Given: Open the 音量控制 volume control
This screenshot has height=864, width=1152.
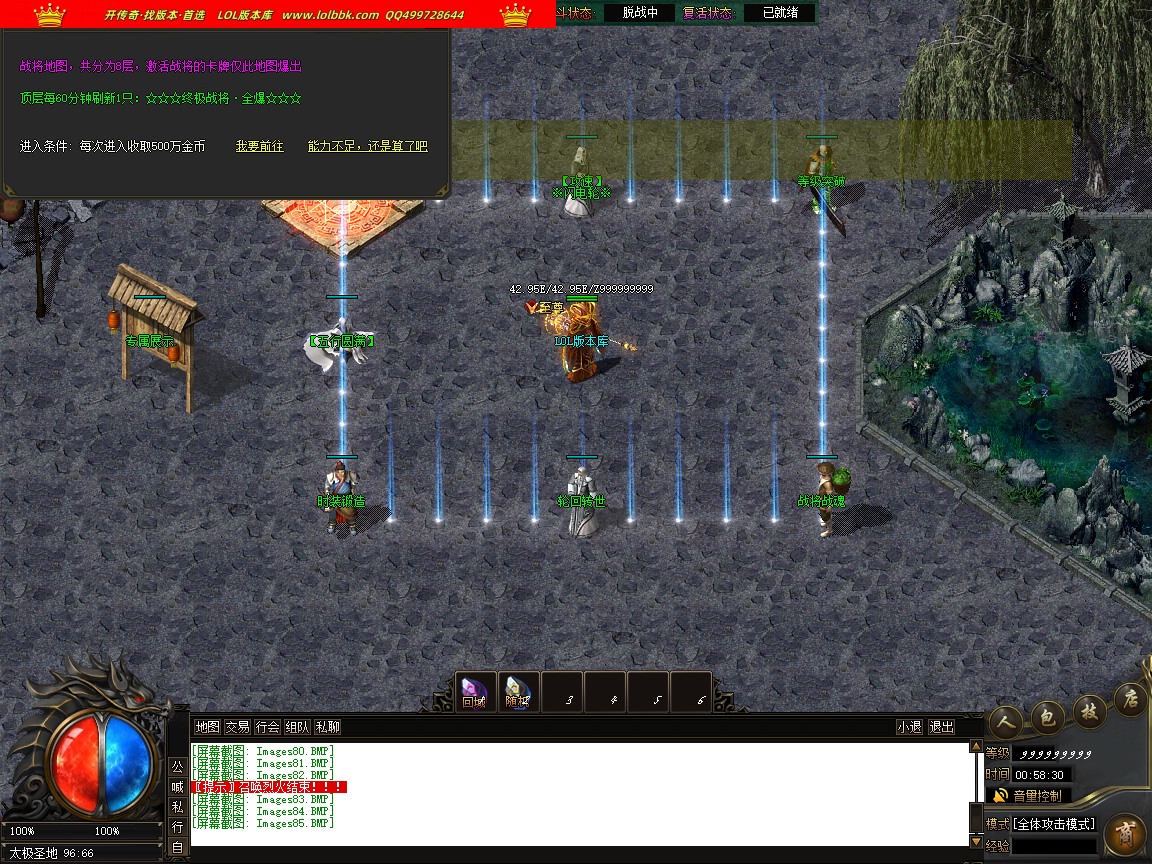Looking at the screenshot, I should coord(1035,796).
